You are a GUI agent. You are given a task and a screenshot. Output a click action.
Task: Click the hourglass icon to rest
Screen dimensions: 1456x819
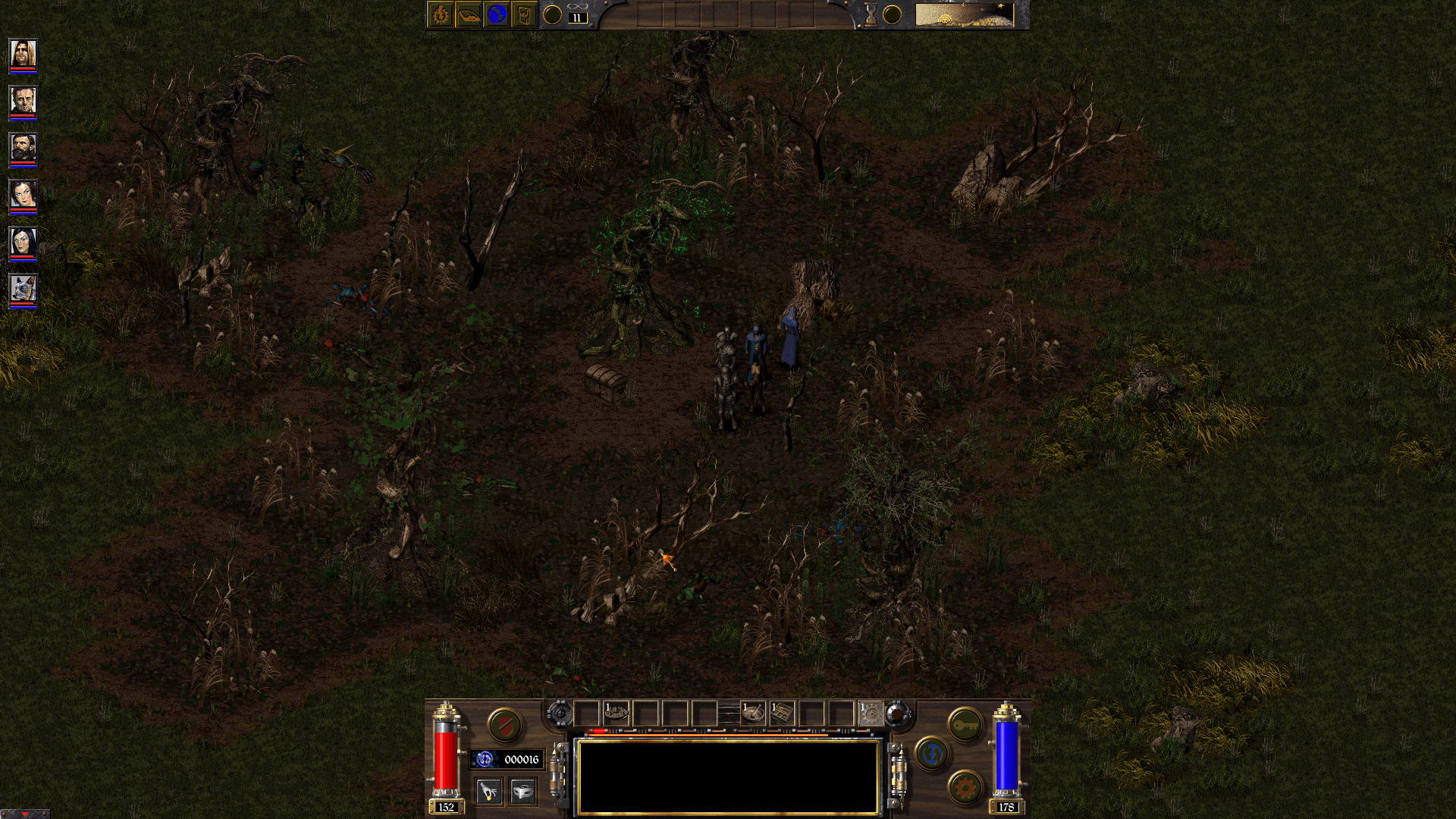(x=869, y=13)
